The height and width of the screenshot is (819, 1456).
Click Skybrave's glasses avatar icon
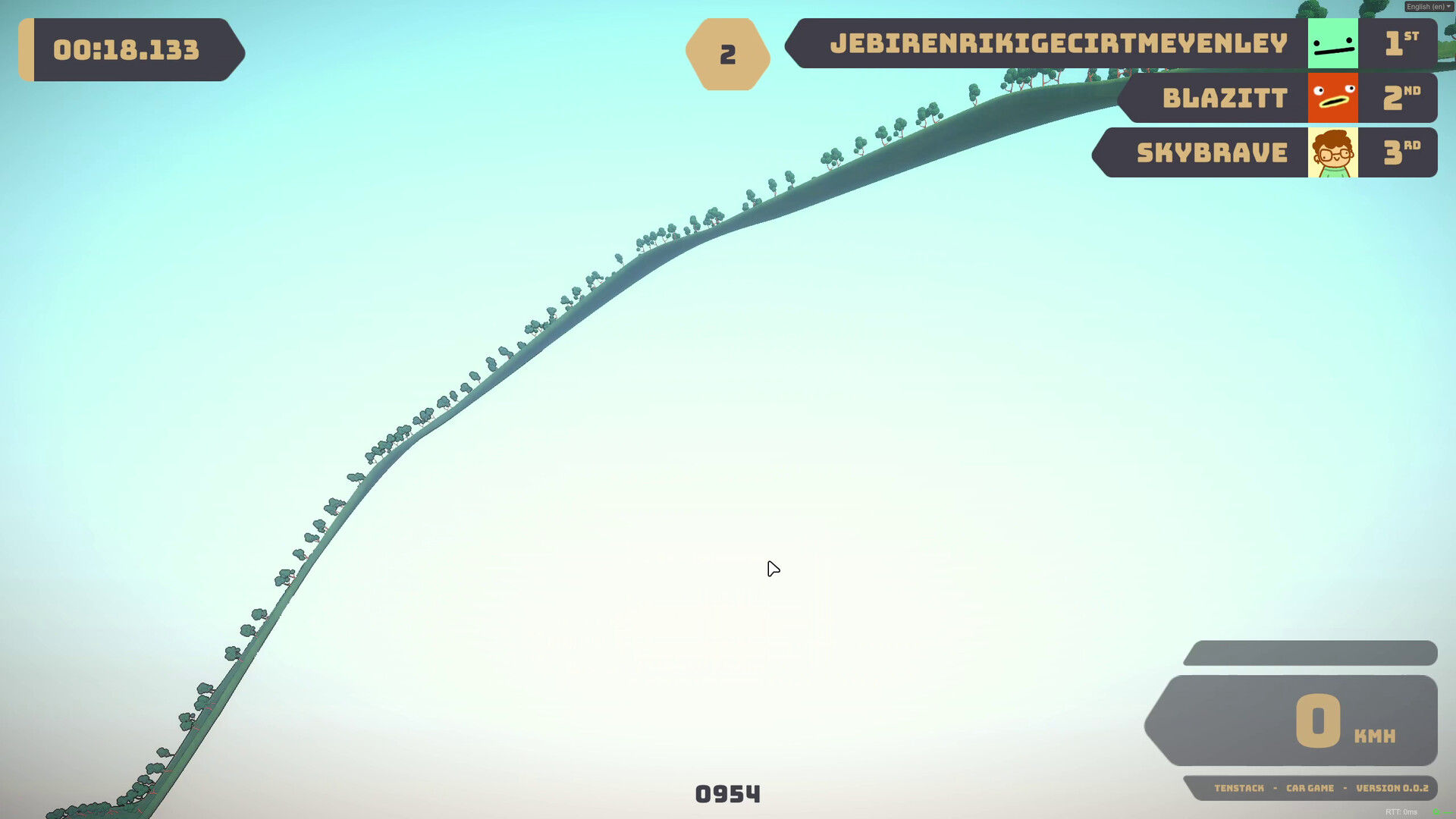pos(1332,152)
